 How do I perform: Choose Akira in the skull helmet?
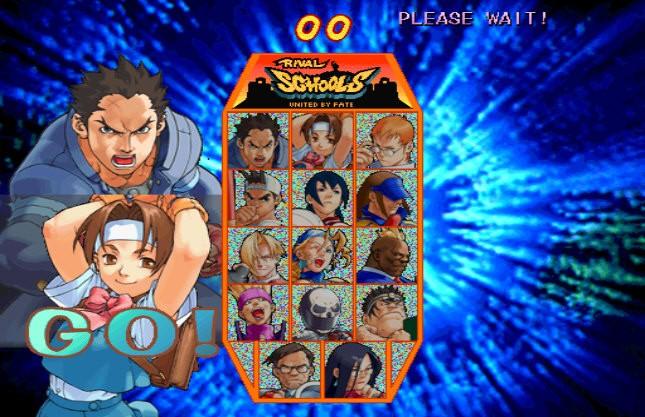click(x=322, y=313)
